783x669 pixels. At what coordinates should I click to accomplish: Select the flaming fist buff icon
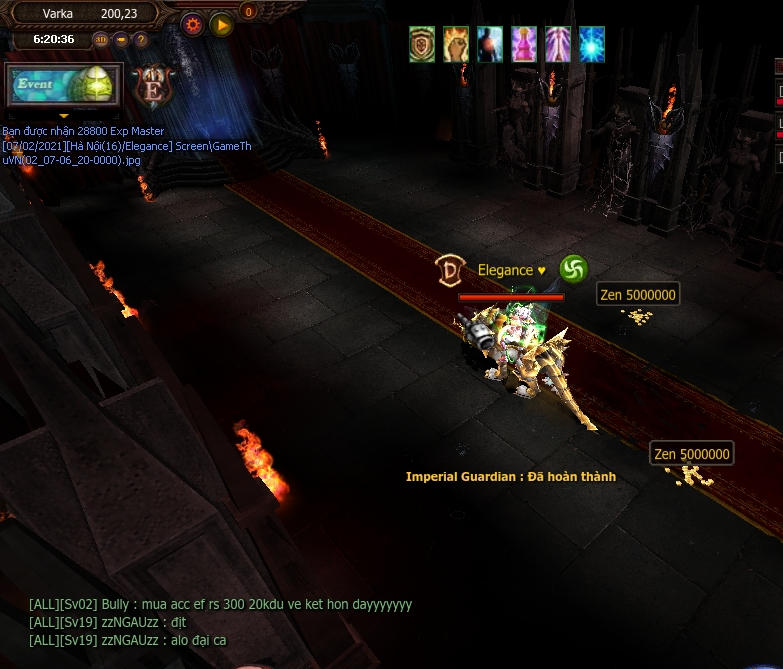(x=456, y=44)
